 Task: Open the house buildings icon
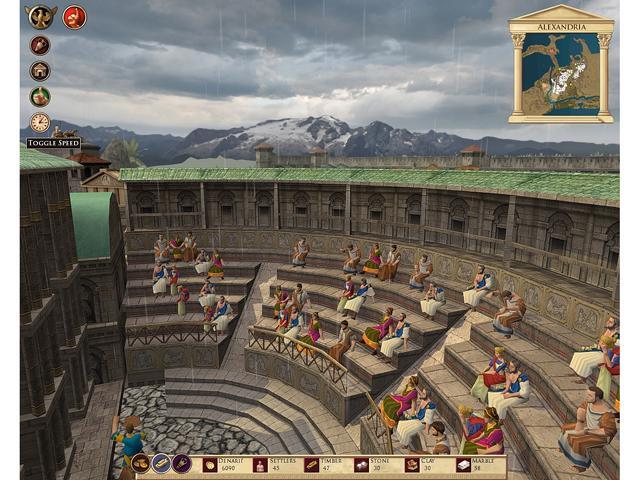click(x=40, y=71)
